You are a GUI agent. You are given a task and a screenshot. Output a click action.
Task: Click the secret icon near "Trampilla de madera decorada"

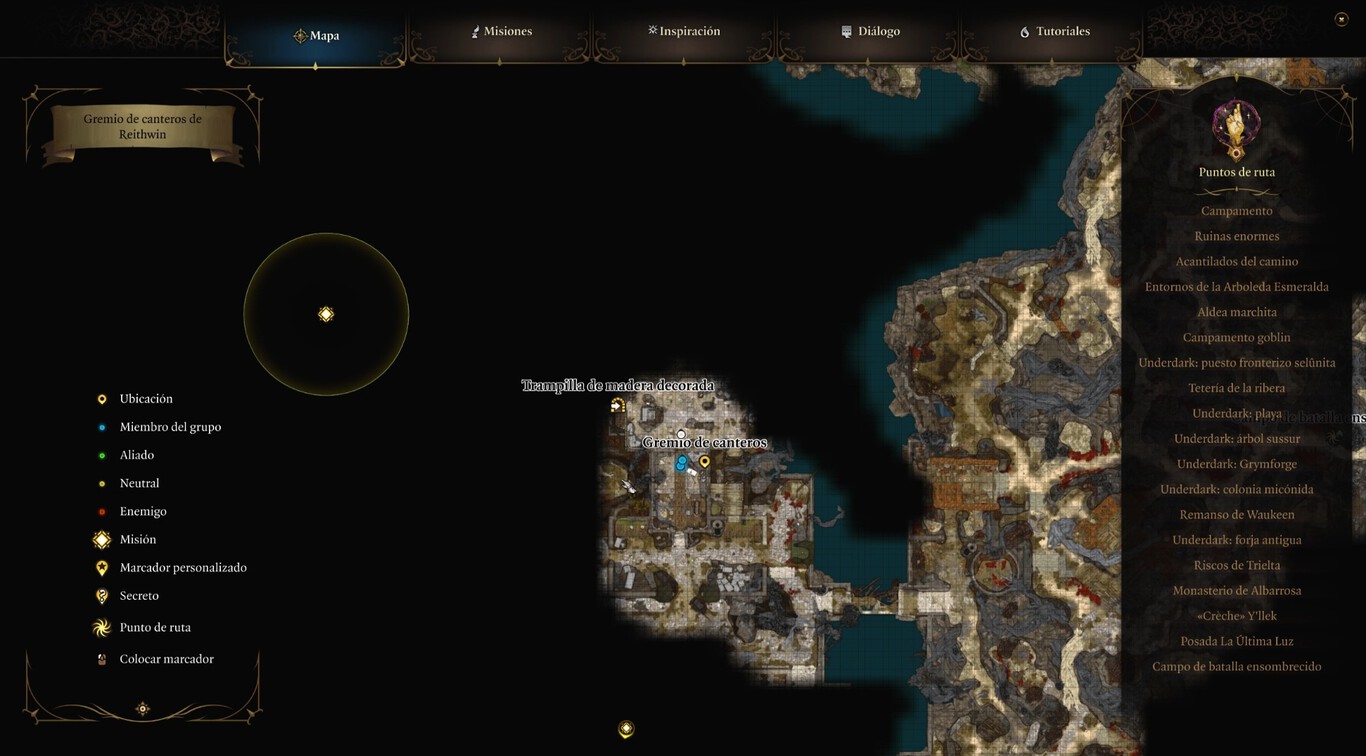(x=618, y=404)
